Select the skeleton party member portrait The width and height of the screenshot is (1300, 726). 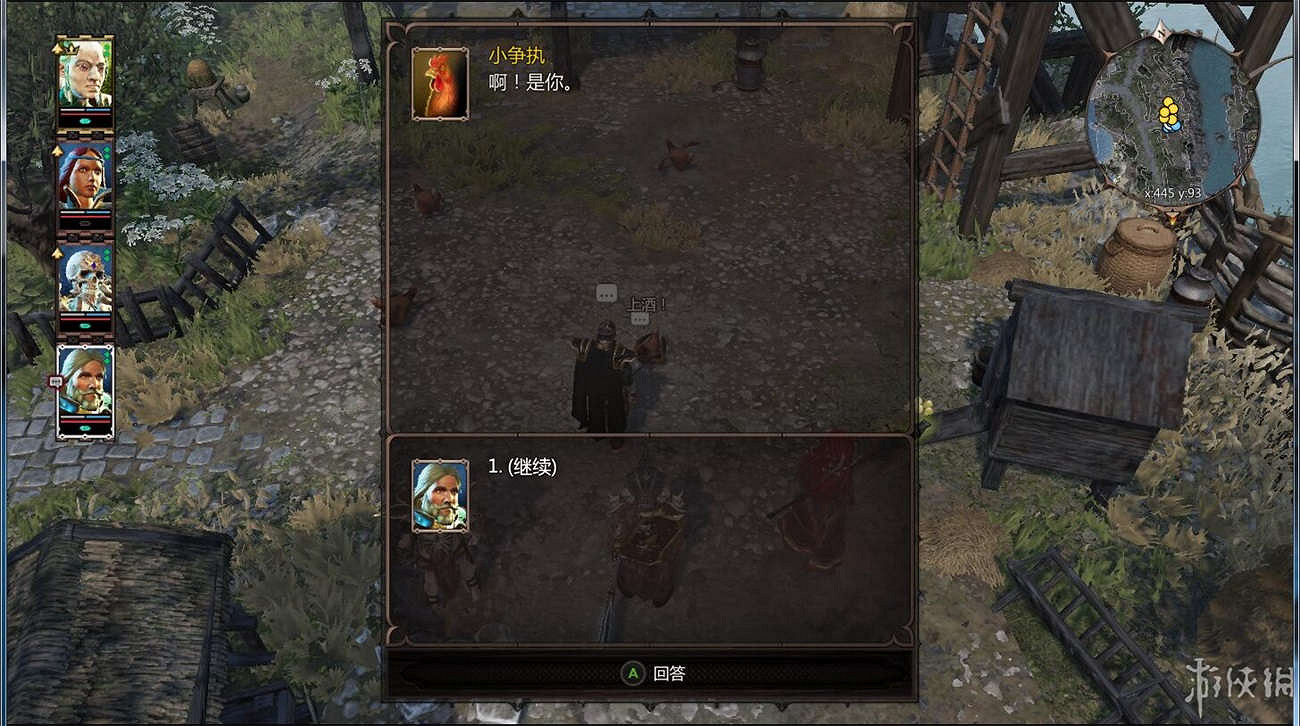coord(85,285)
